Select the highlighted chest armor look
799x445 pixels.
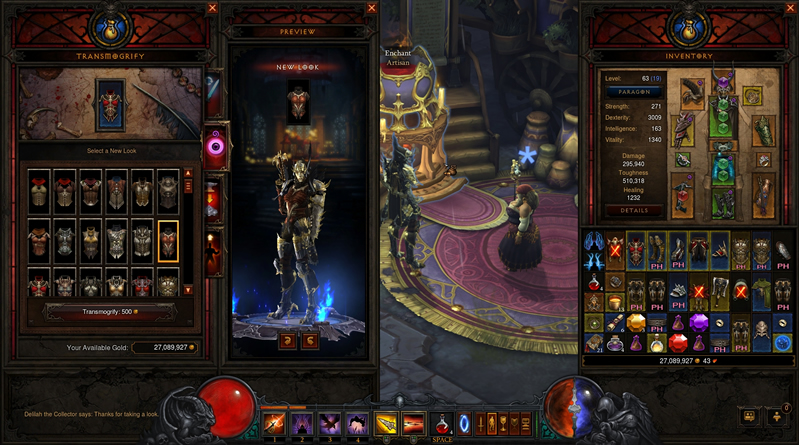coord(168,238)
